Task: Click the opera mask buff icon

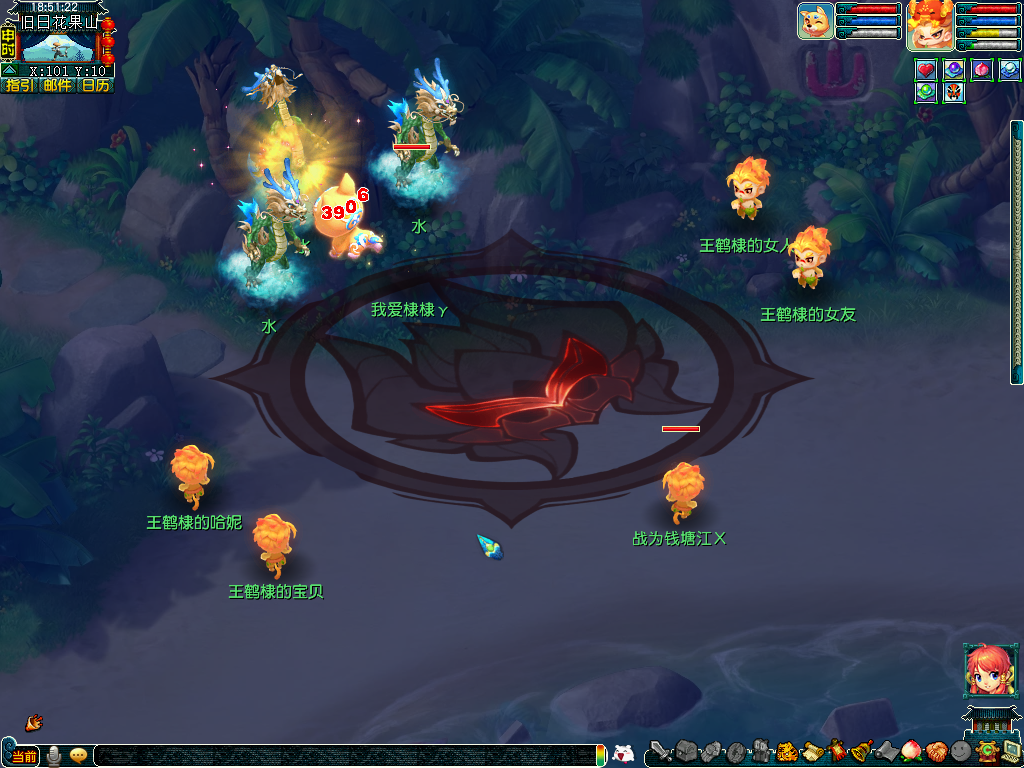Action: click(x=954, y=93)
